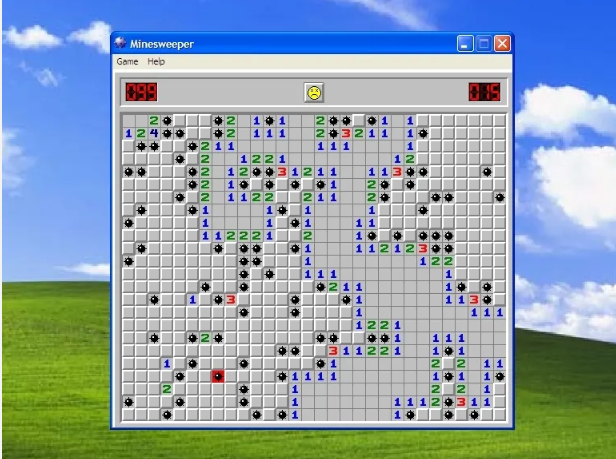The image size is (616, 459).
Task: Minimize the Minesweeper window
Action: coord(466,43)
